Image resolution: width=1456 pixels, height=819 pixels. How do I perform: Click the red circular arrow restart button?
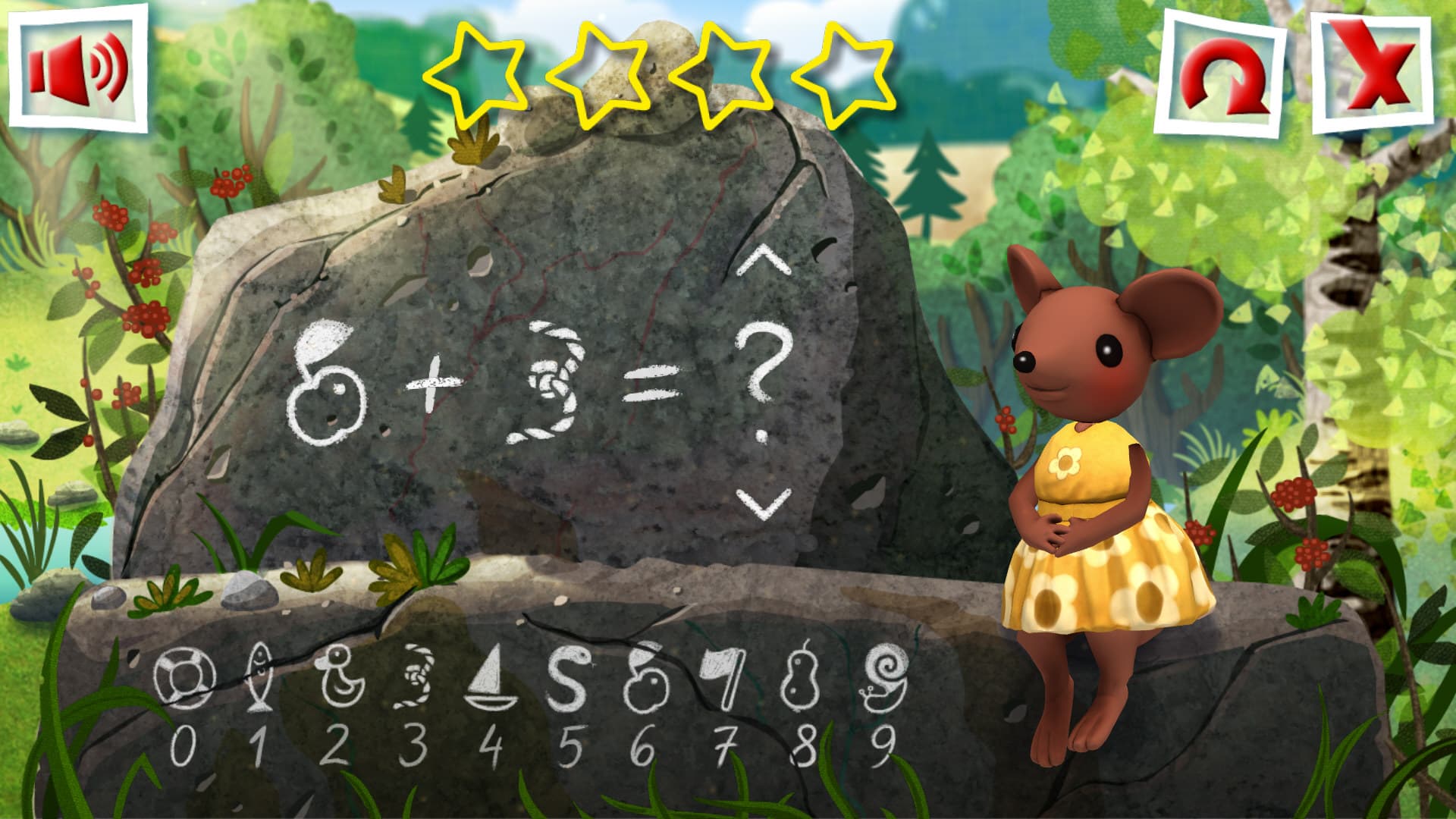tap(1219, 77)
